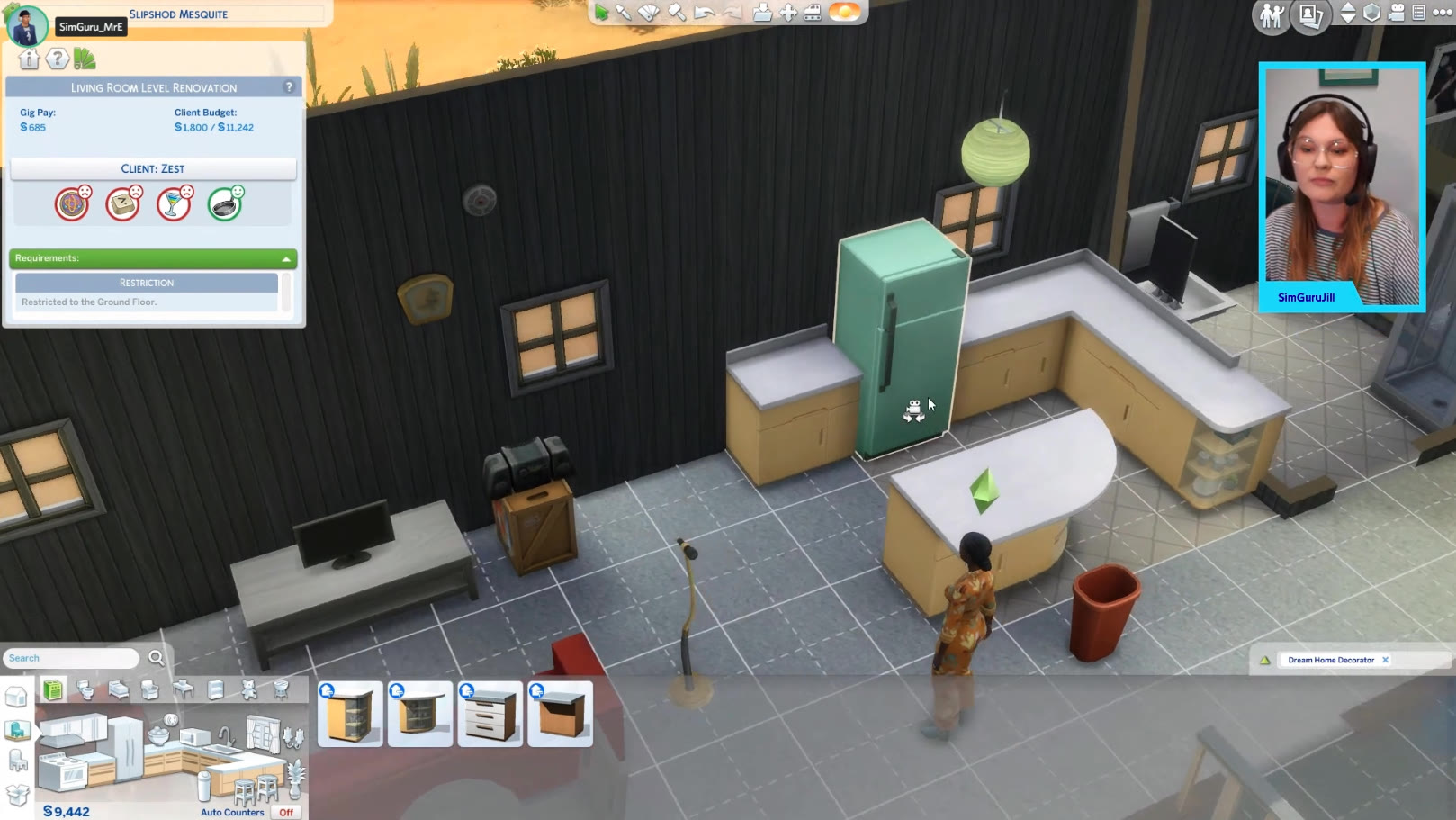Open the save-to-library folder icon
This screenshot has width=1456, height=820.
coord(762,13)
